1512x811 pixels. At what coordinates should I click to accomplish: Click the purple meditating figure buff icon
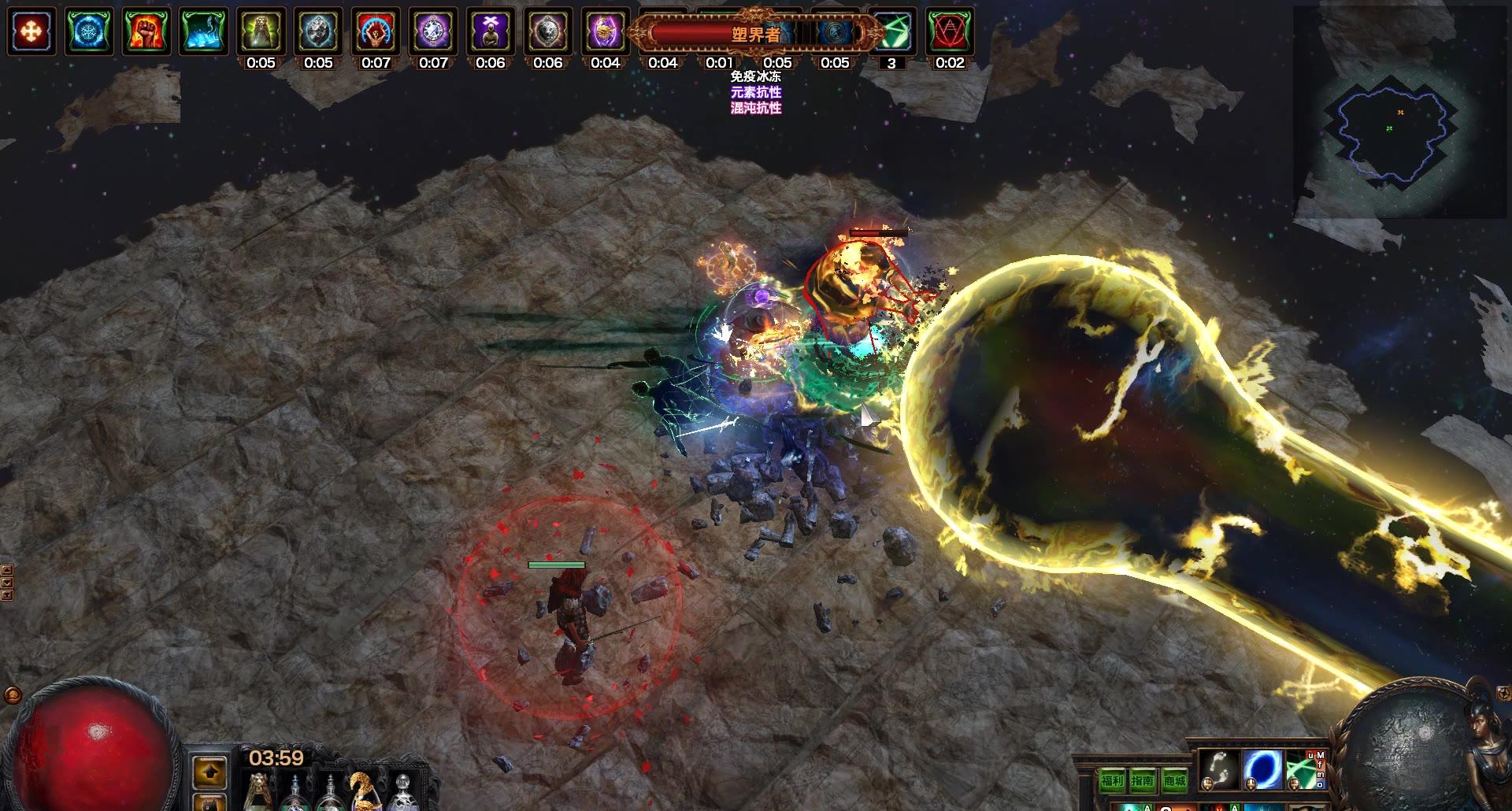(x=491, y=31)
